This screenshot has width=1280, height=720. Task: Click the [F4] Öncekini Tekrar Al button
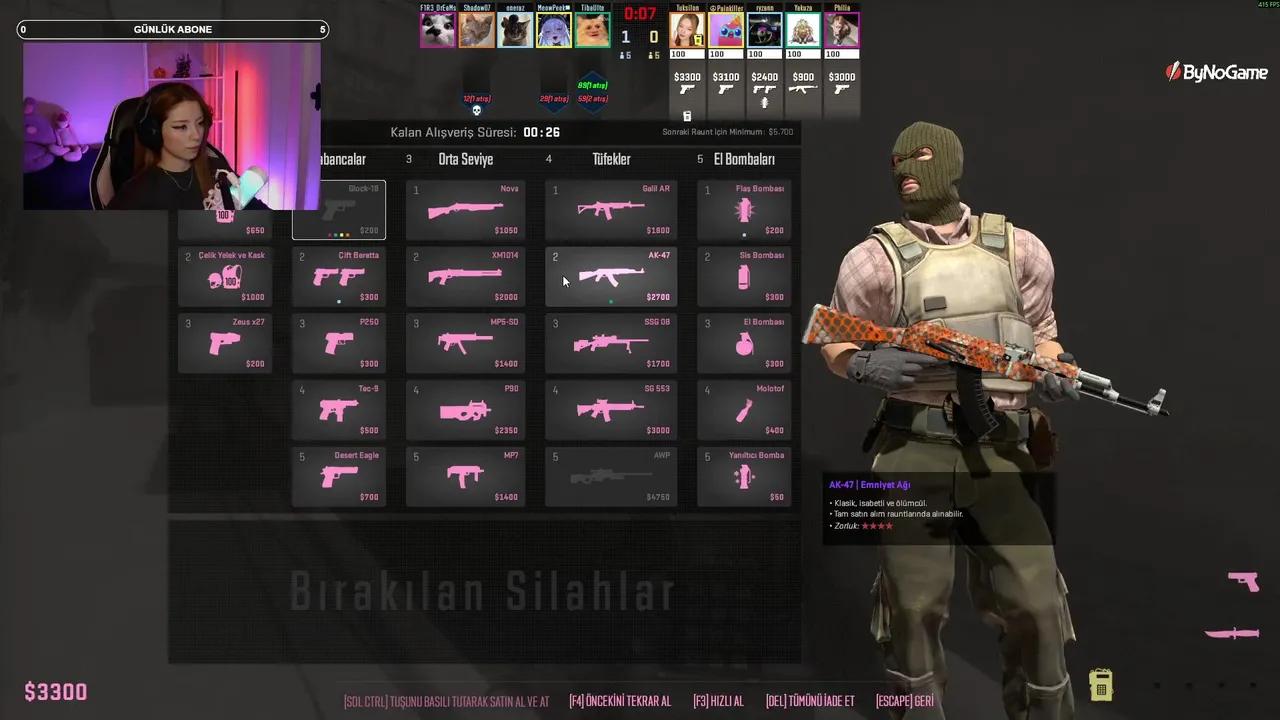[620, 701]
